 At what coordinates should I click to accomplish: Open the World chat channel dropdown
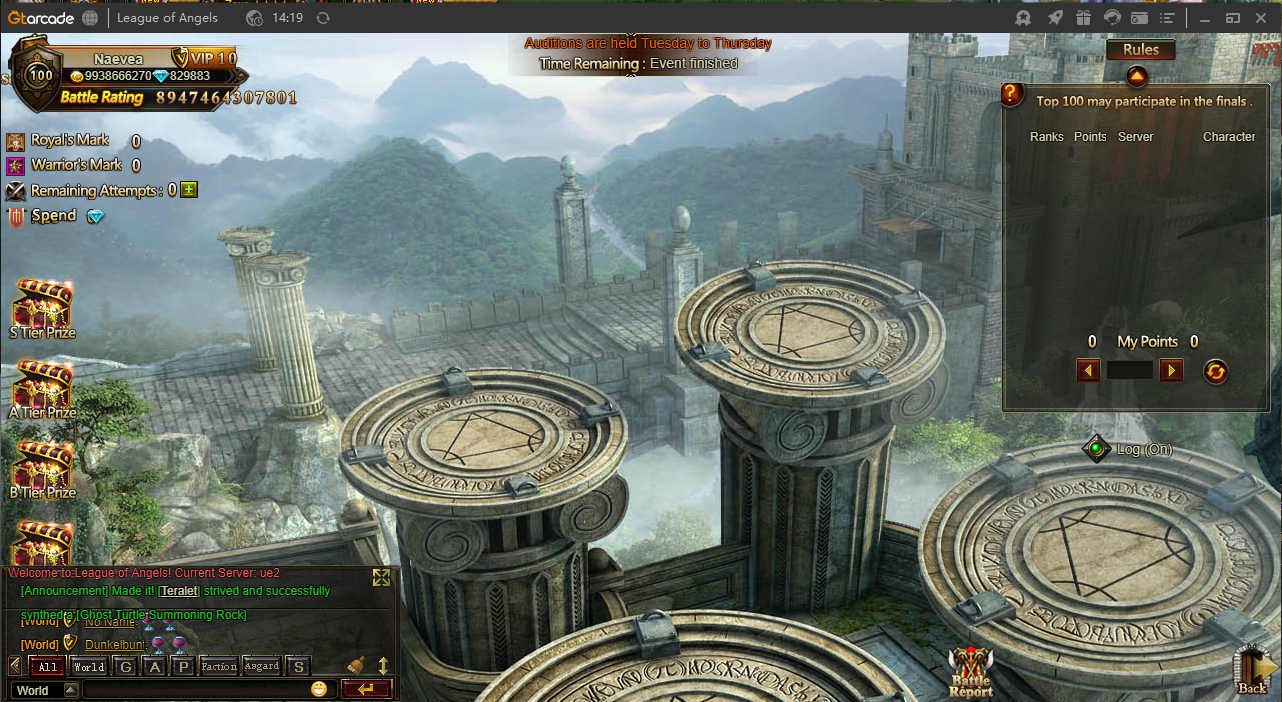click(71, 690)
